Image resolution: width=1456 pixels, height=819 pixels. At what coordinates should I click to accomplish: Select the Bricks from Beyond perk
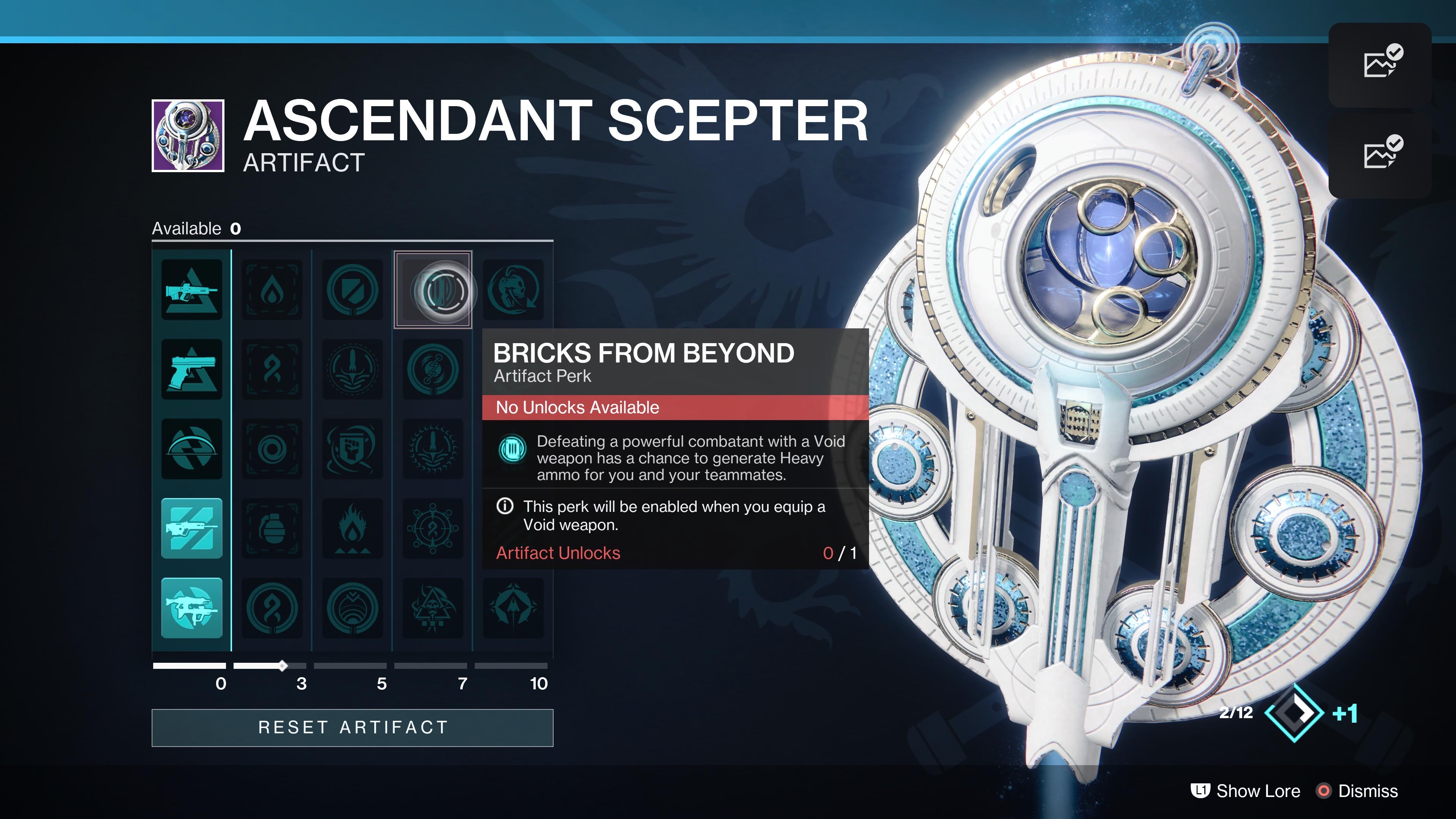[x=433, y=290]
